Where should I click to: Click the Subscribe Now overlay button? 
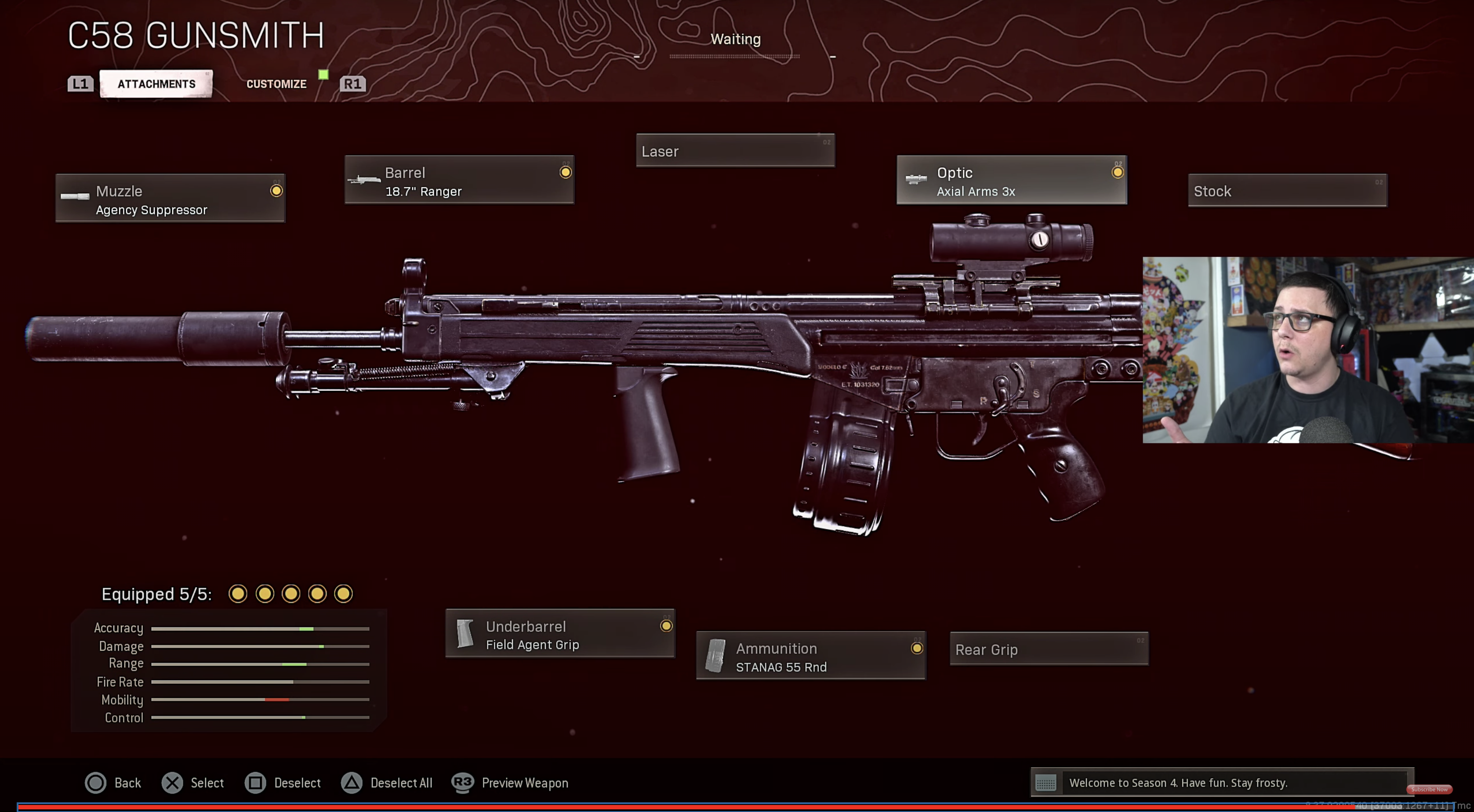click(x=1429, y=789)
